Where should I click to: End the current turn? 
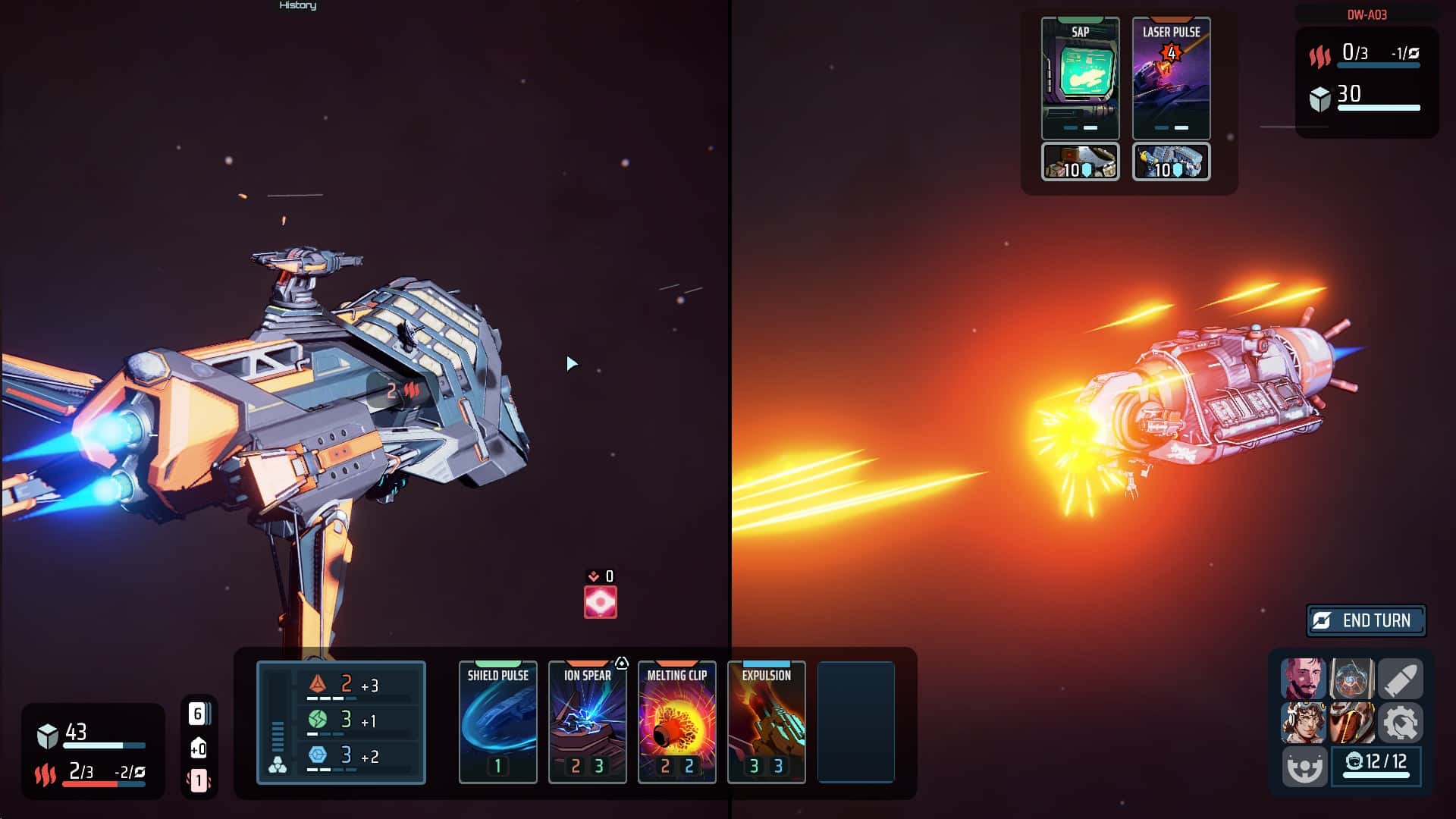point(1366,620)
